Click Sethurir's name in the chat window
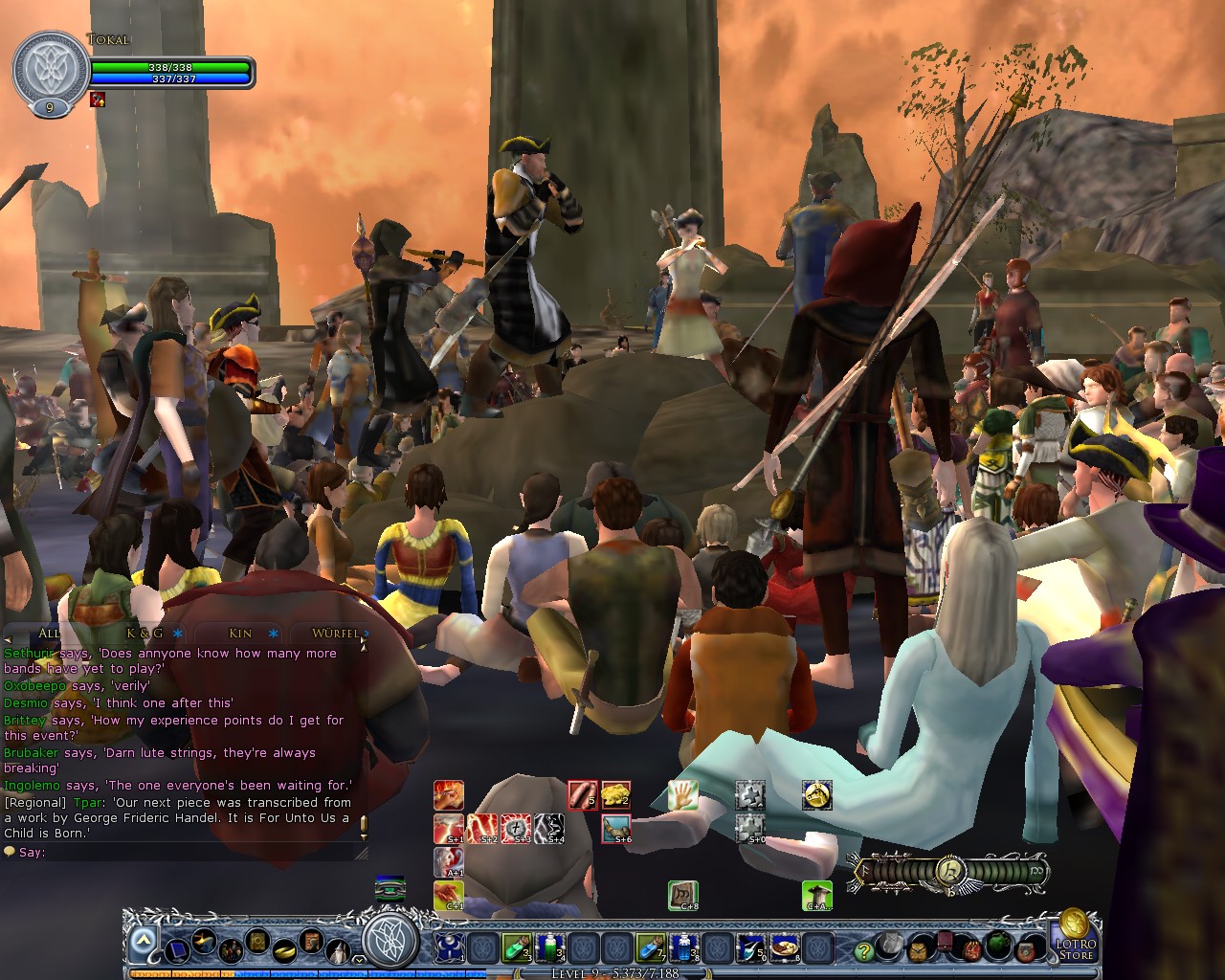This screenshot has height=980, width=1225. click(x=29, y=654)
